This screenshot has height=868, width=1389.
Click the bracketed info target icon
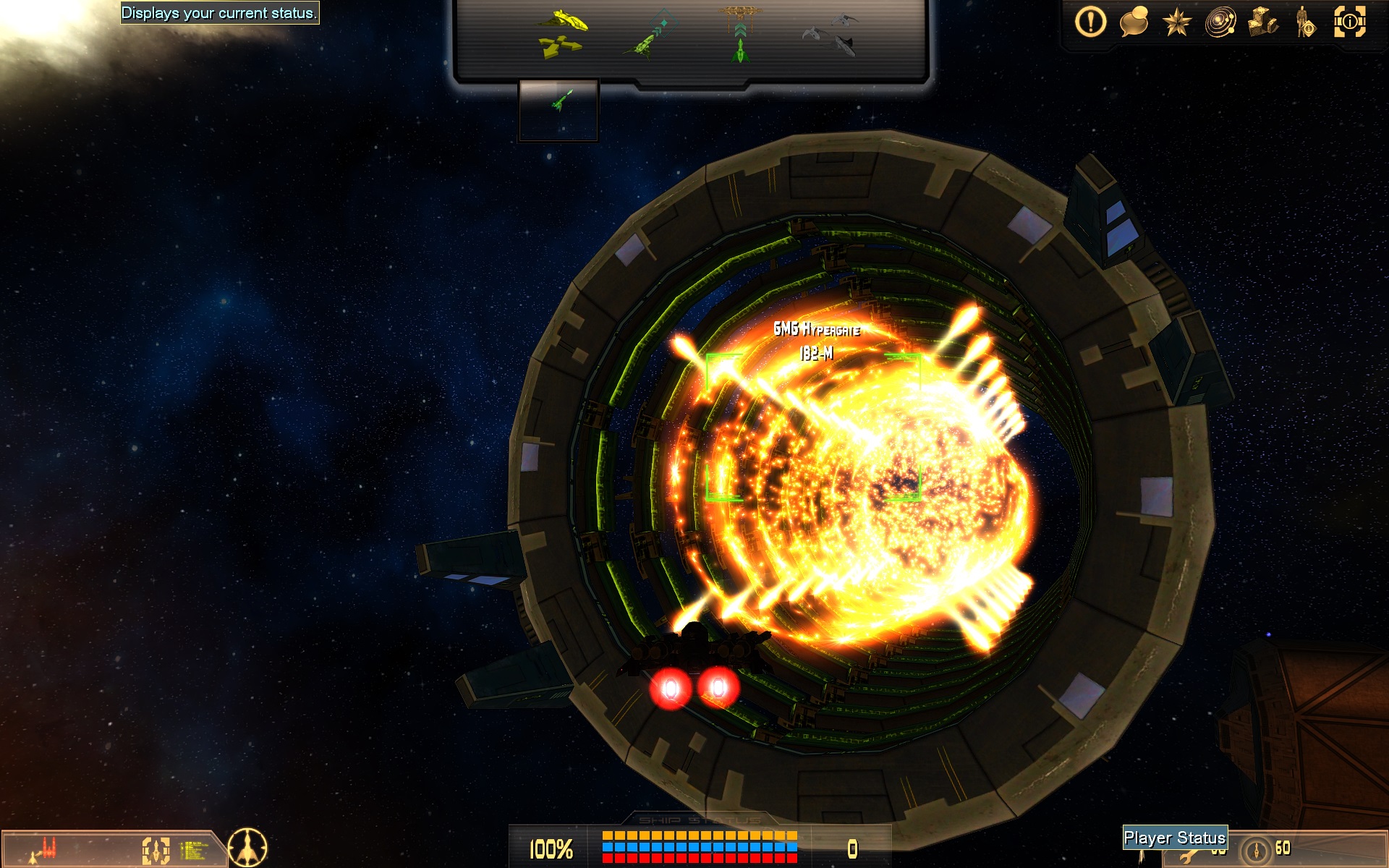[x=1349, y=22]
